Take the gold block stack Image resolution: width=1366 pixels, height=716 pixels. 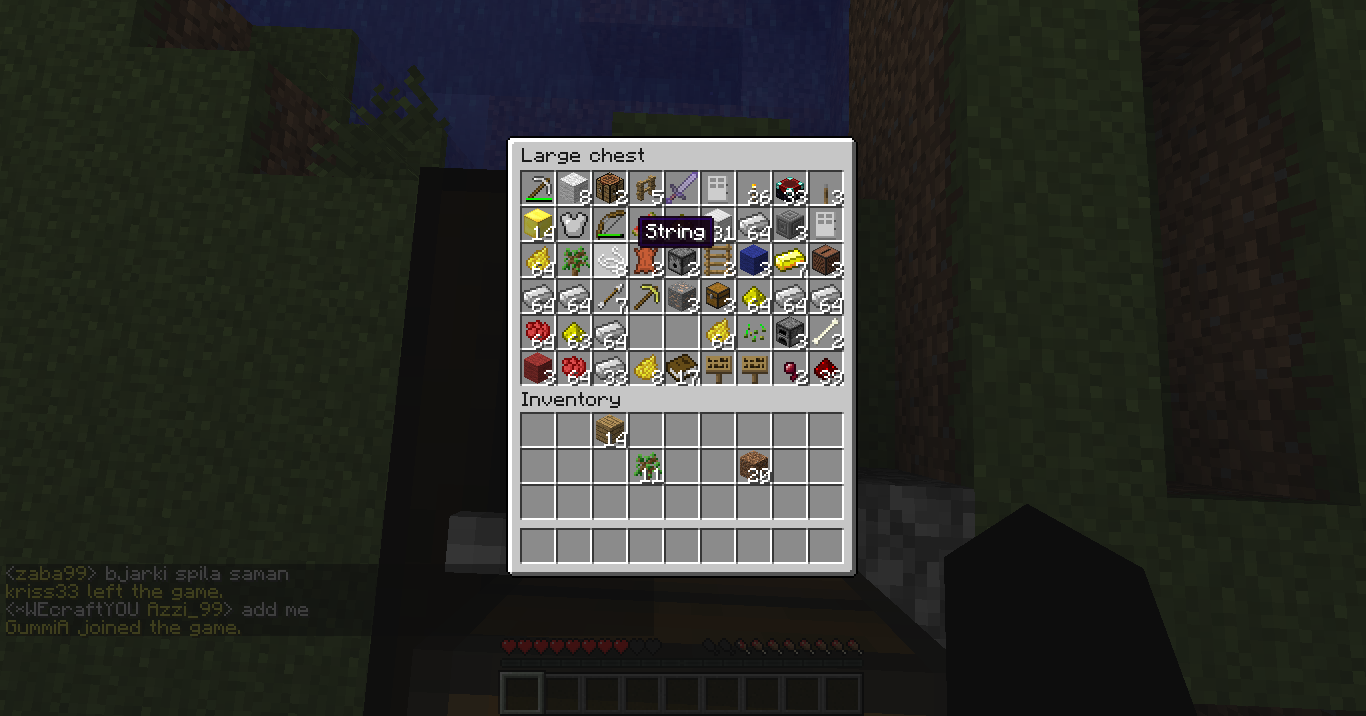click(x=538, y=225)
